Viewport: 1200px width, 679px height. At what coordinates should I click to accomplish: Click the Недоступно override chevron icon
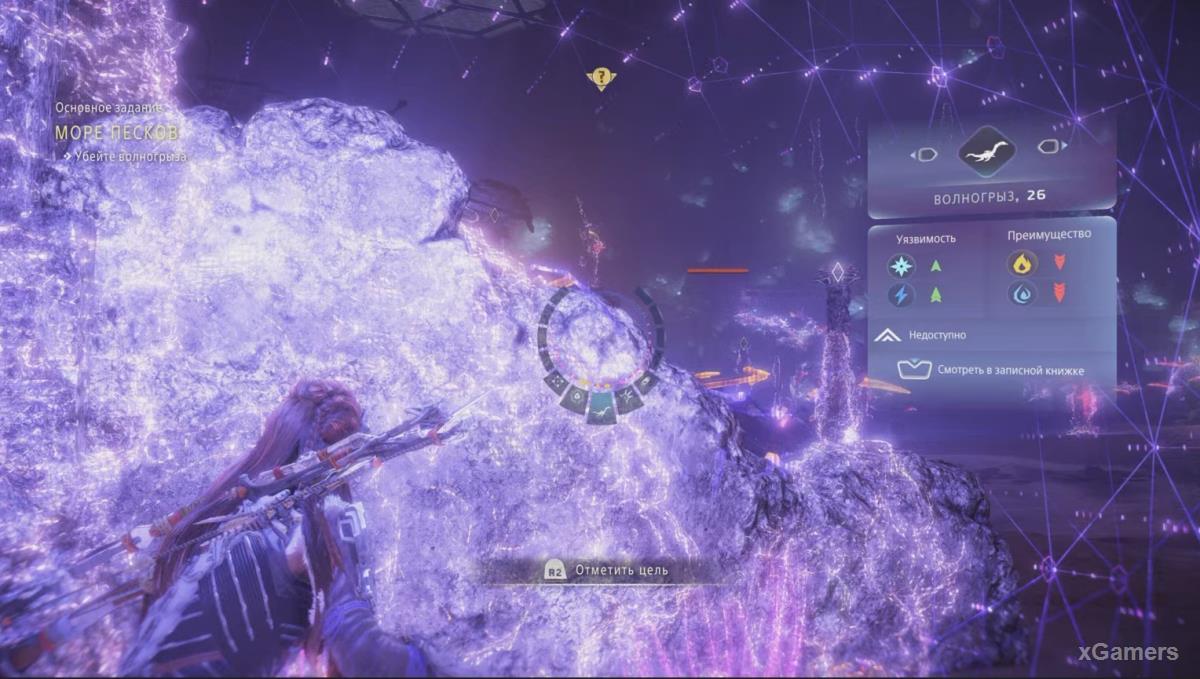tap(887, 336)
